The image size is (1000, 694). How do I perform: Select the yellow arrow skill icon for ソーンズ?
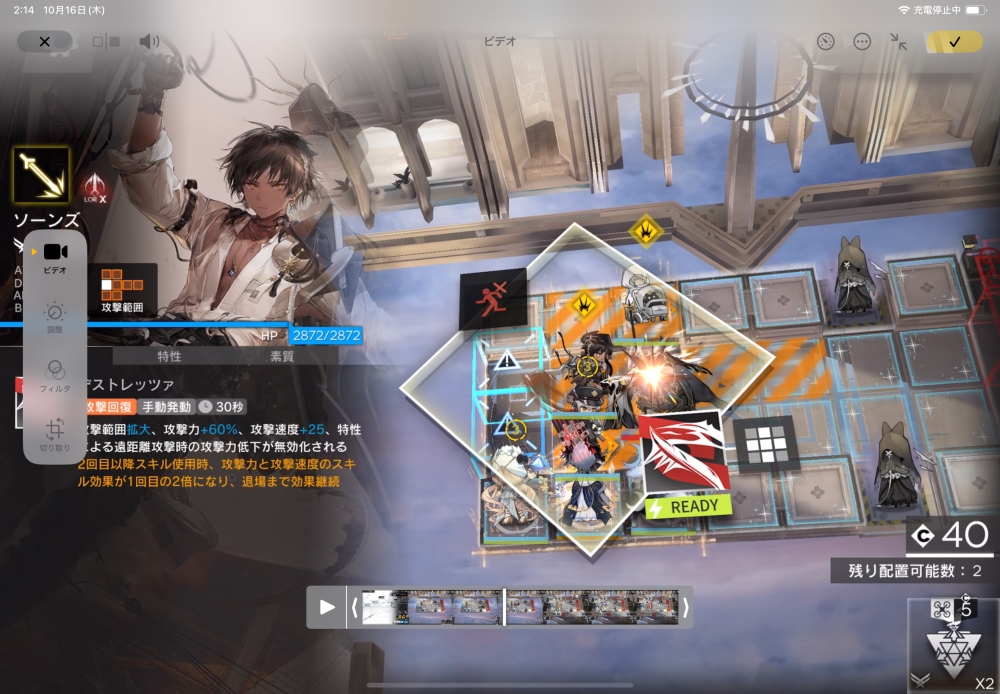[41, 176]
